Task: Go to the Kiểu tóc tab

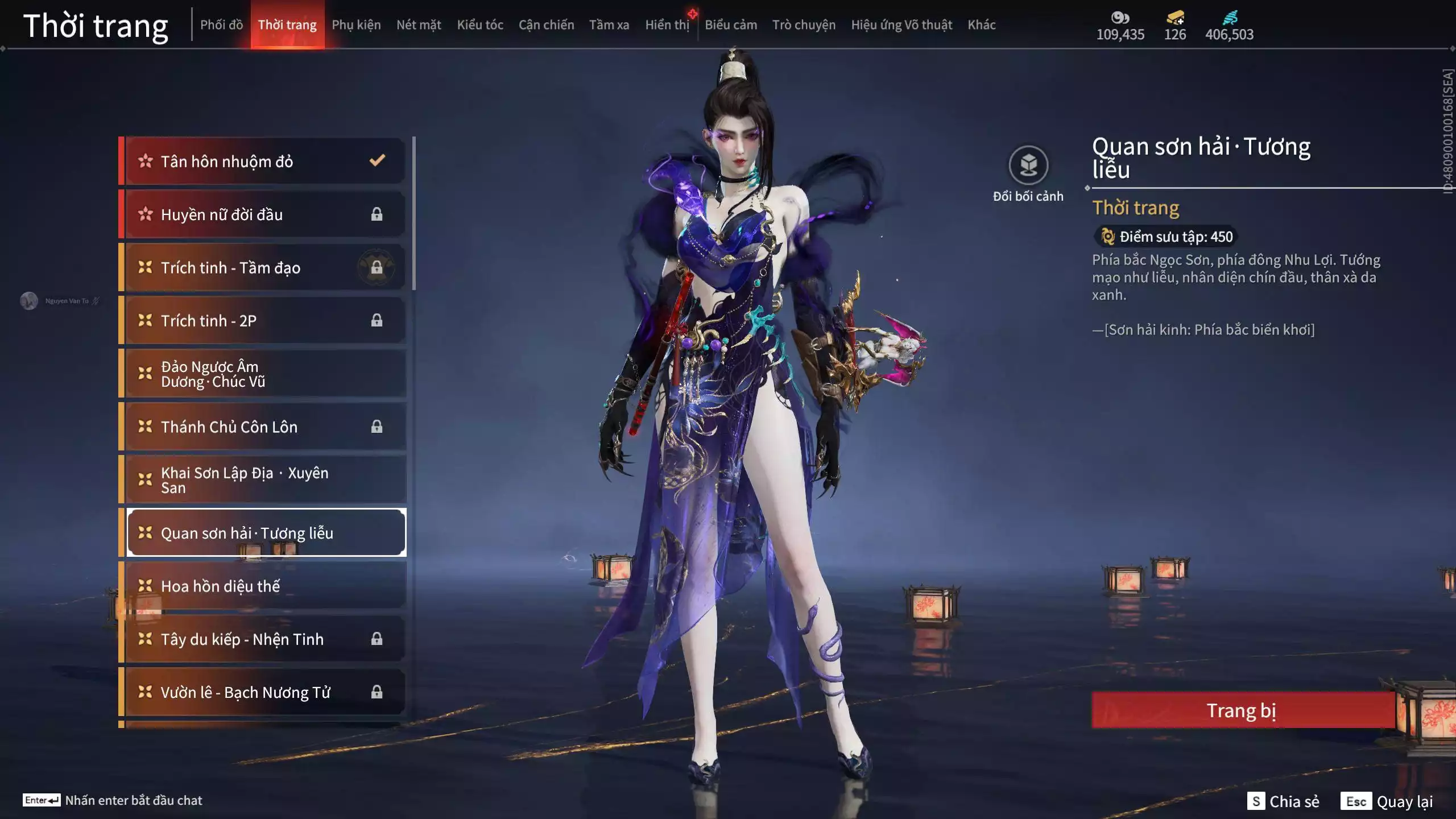Action: [480, 25]
